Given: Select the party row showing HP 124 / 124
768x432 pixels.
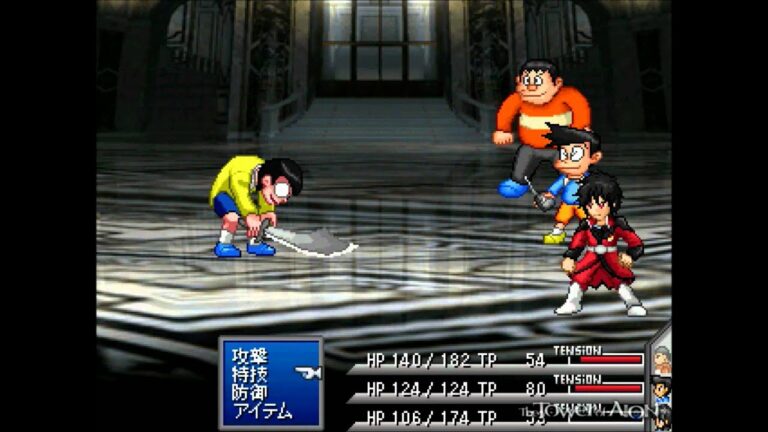Looking at the screenshot, I should click(x=495, y=388).
